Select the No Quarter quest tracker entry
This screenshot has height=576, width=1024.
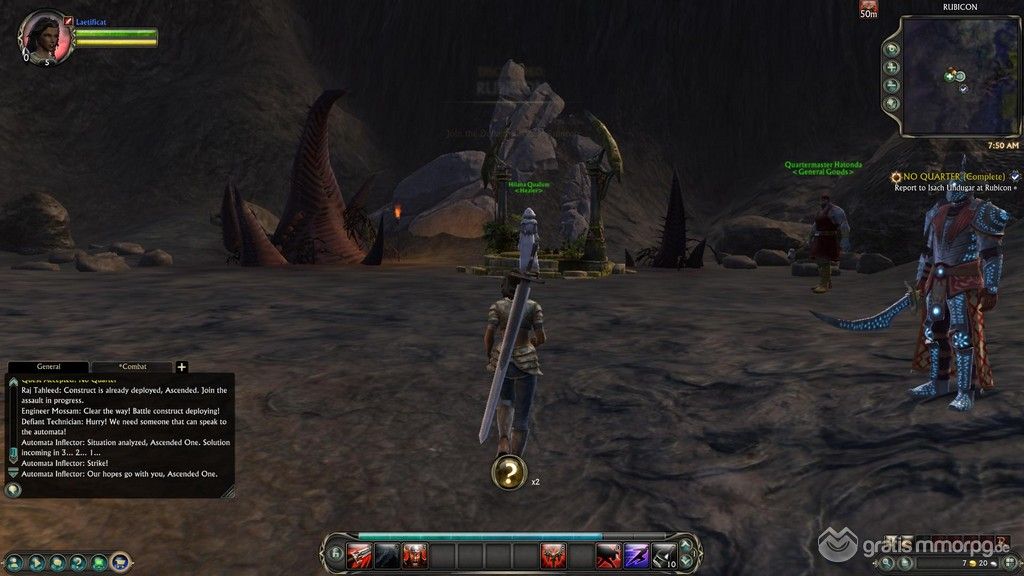947,176
